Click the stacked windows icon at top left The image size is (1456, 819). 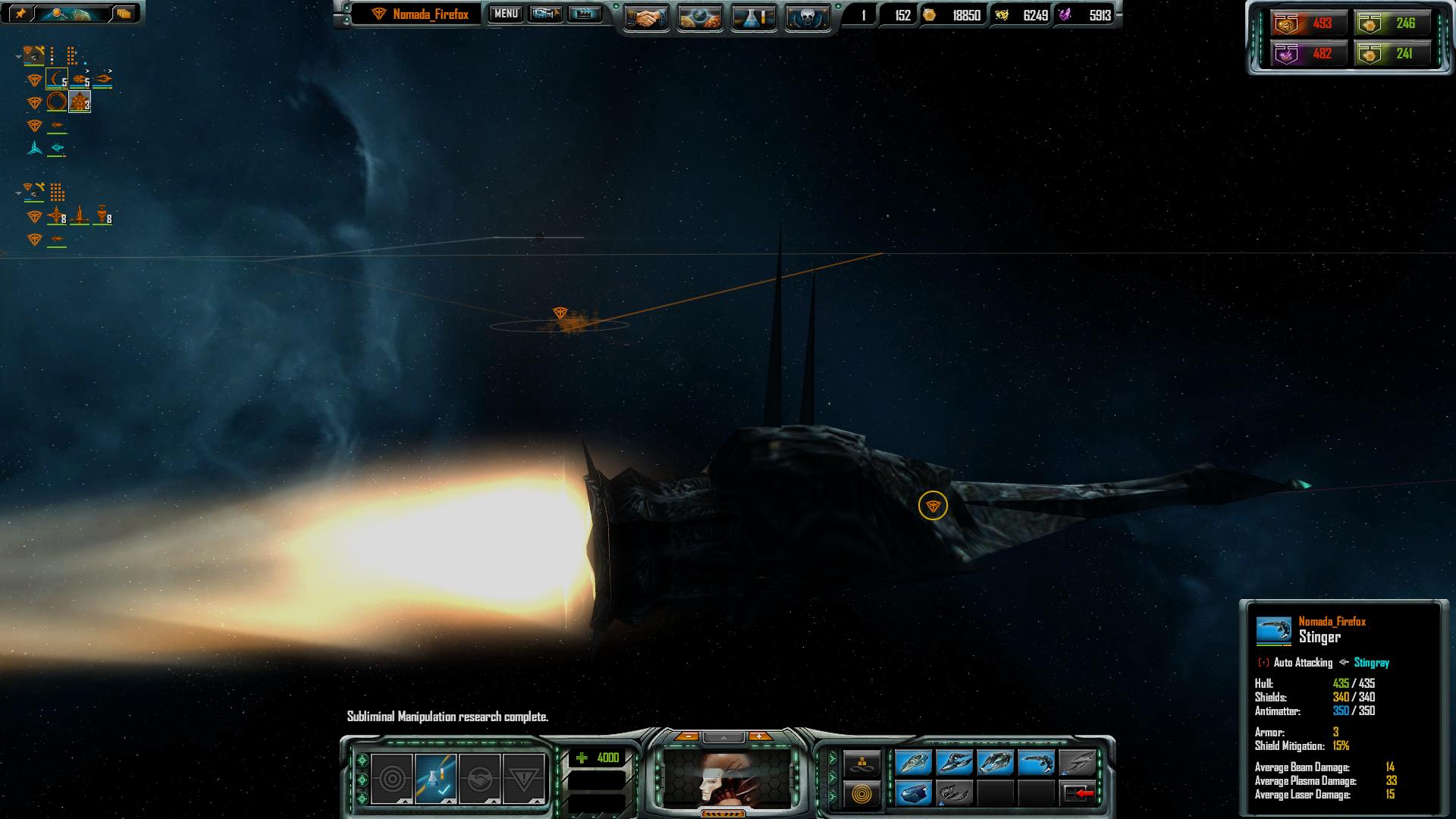[124, 14]
